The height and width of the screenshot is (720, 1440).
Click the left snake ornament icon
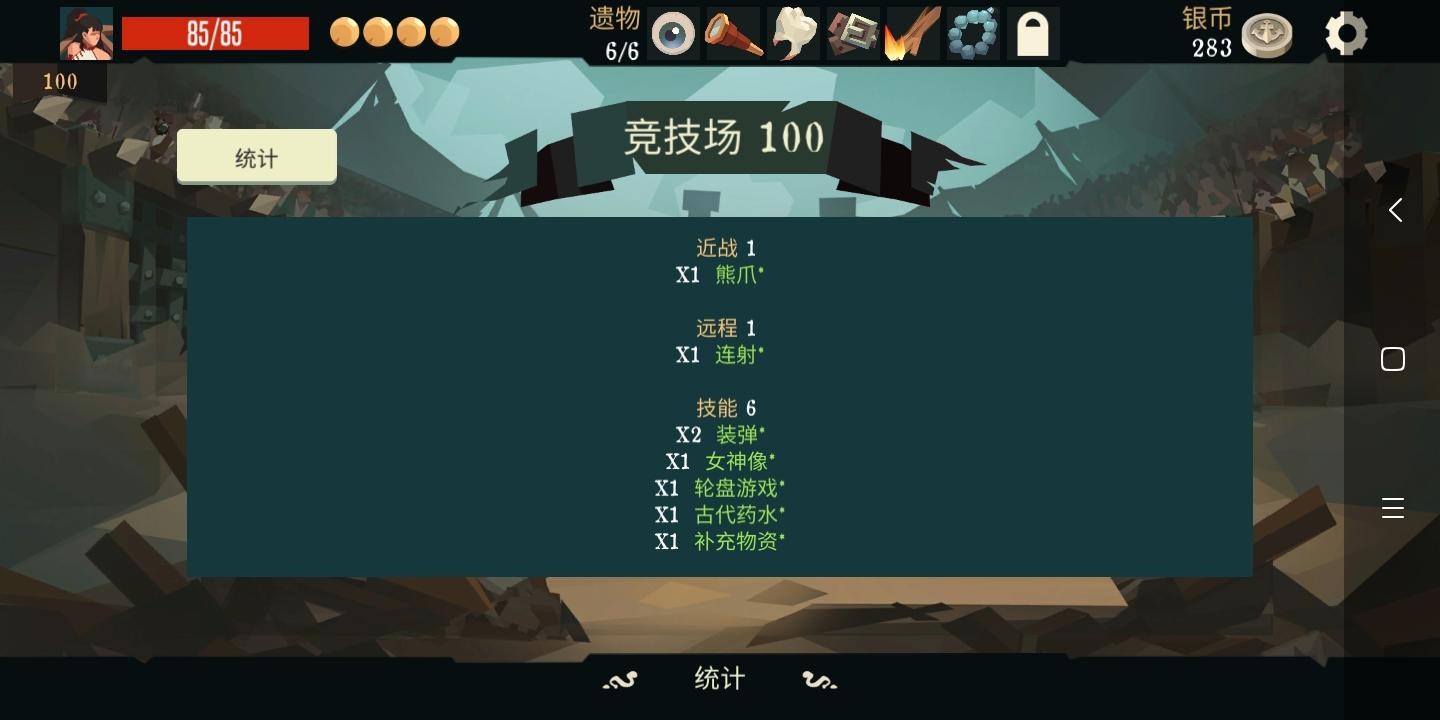[620, 679]
